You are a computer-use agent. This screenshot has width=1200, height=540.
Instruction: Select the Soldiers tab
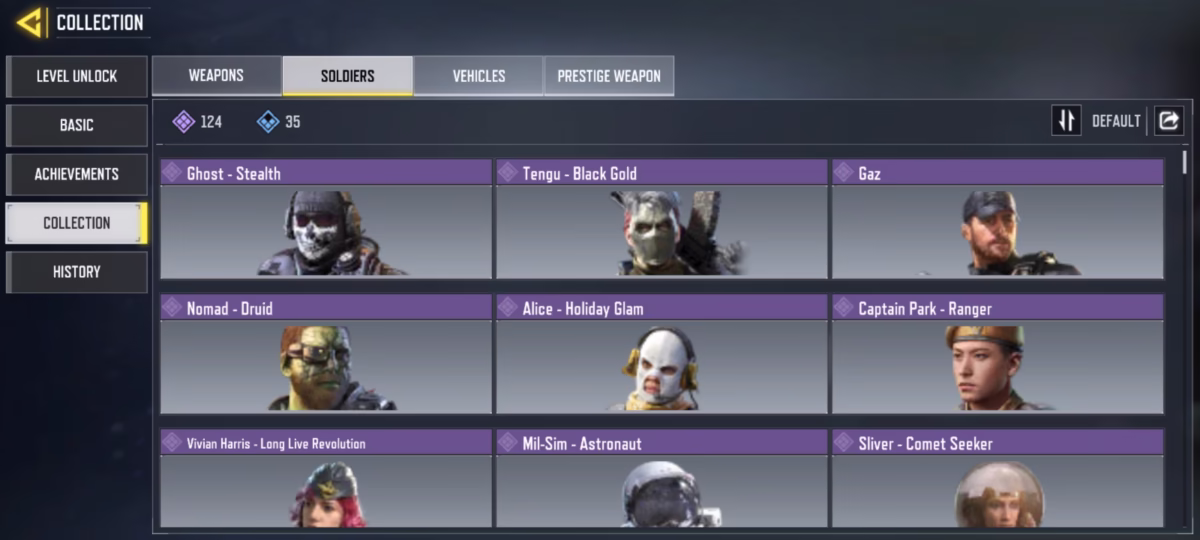tap(348, 76)
